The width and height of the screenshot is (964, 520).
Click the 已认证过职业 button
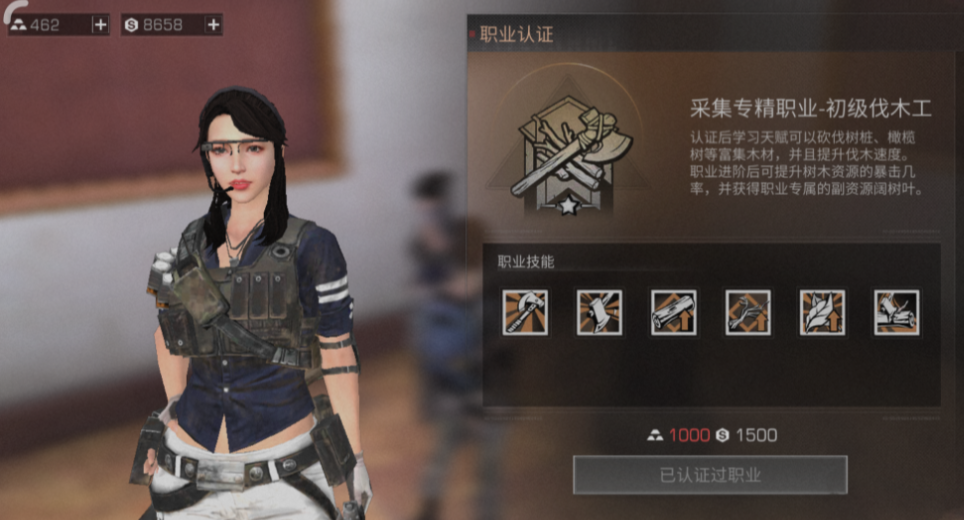click(710, 475)
